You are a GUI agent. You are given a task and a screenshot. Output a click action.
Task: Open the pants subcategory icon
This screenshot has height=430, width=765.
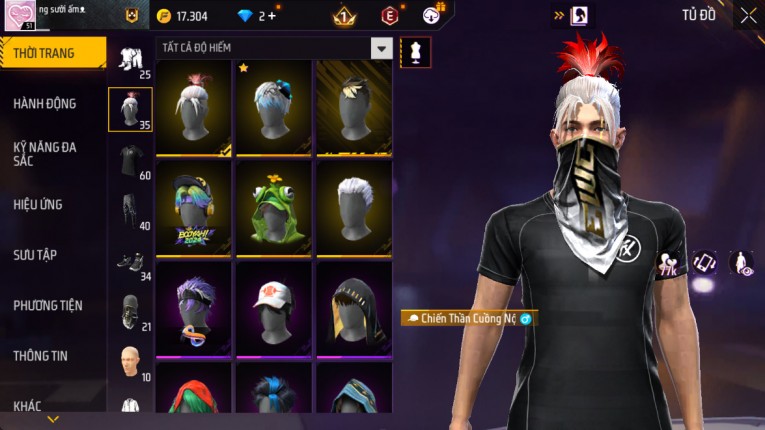(x=129, y=209)
